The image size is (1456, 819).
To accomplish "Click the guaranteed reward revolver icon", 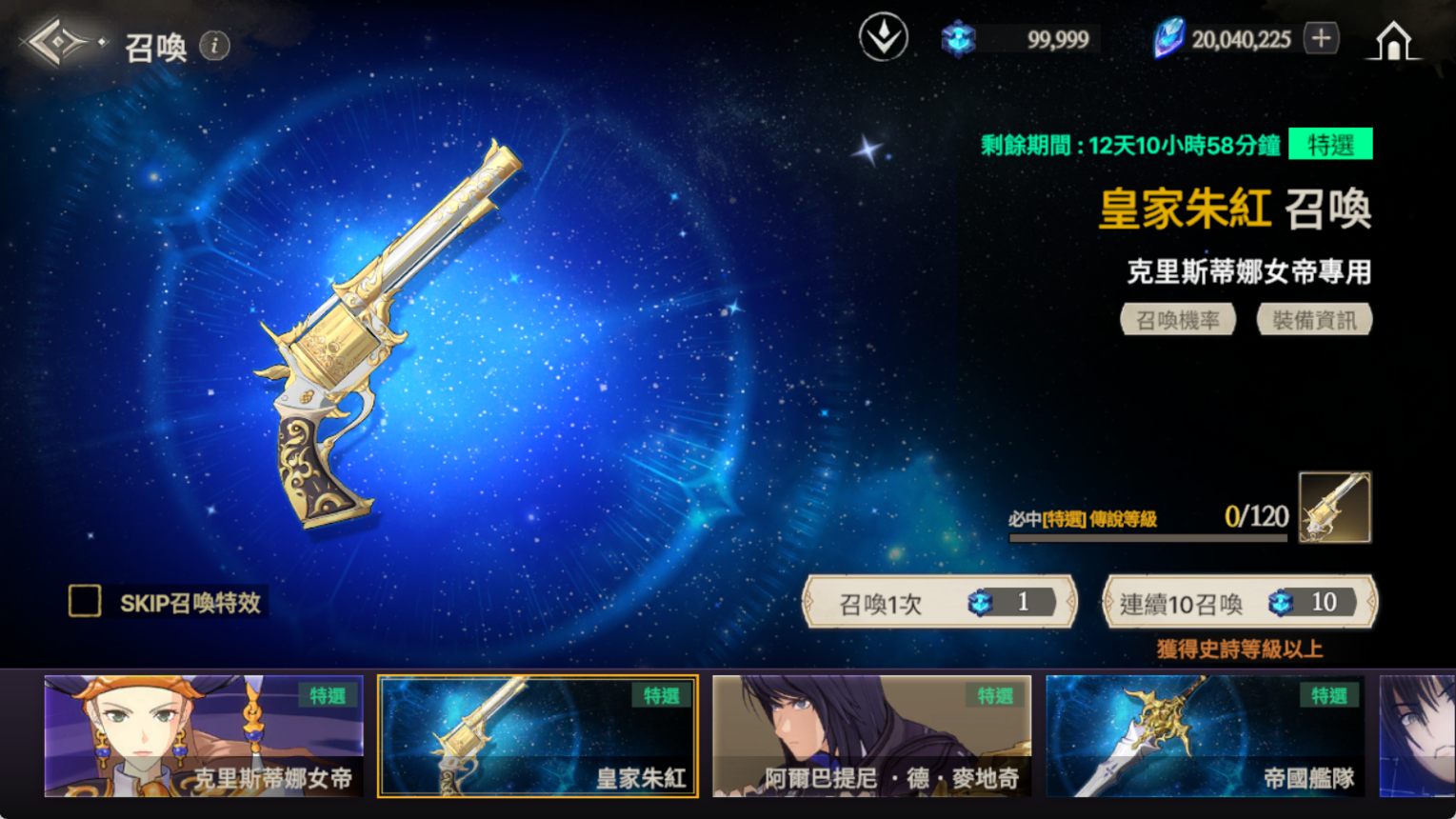I will click(x=1334, y=508).
